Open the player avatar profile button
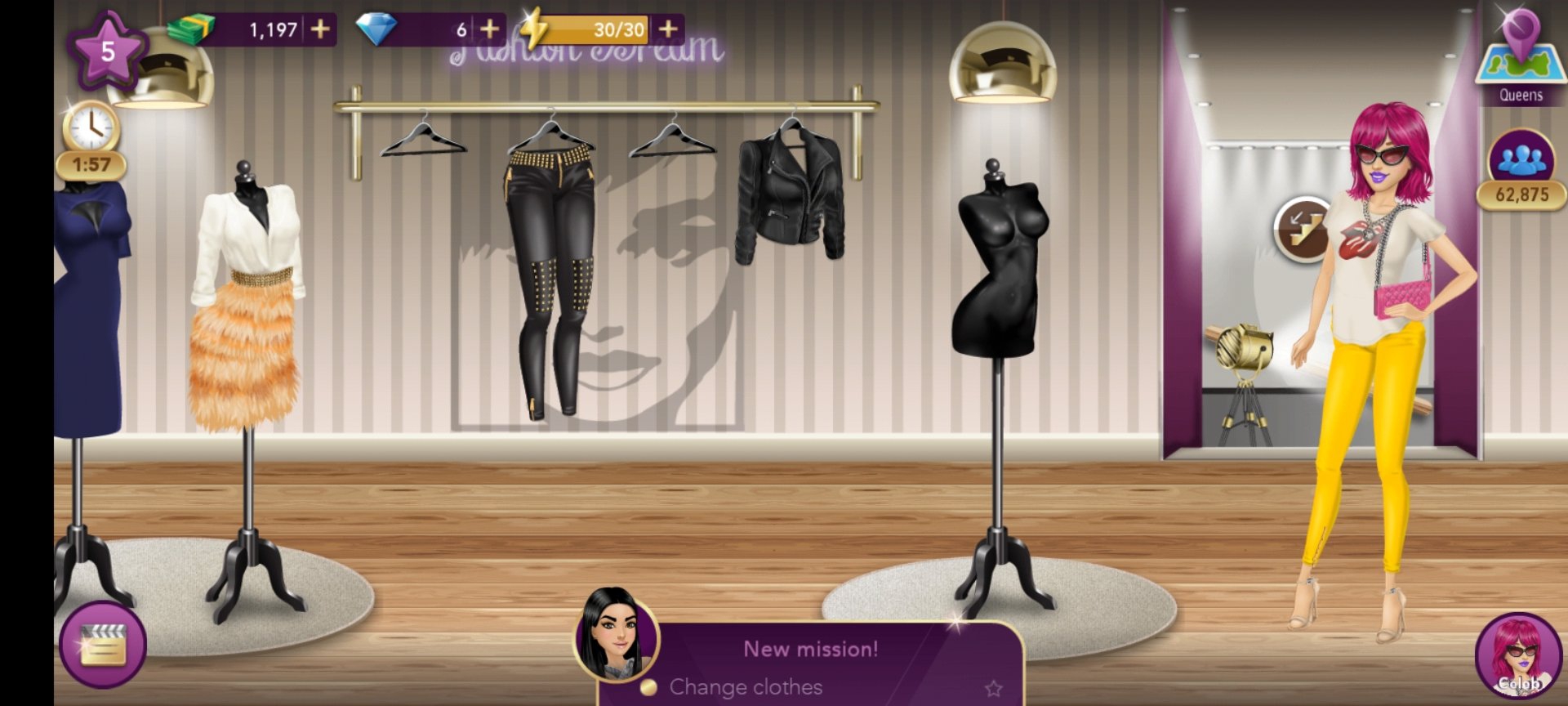The height and width of the screenshot is (706, 1568). coord(1518,655)
